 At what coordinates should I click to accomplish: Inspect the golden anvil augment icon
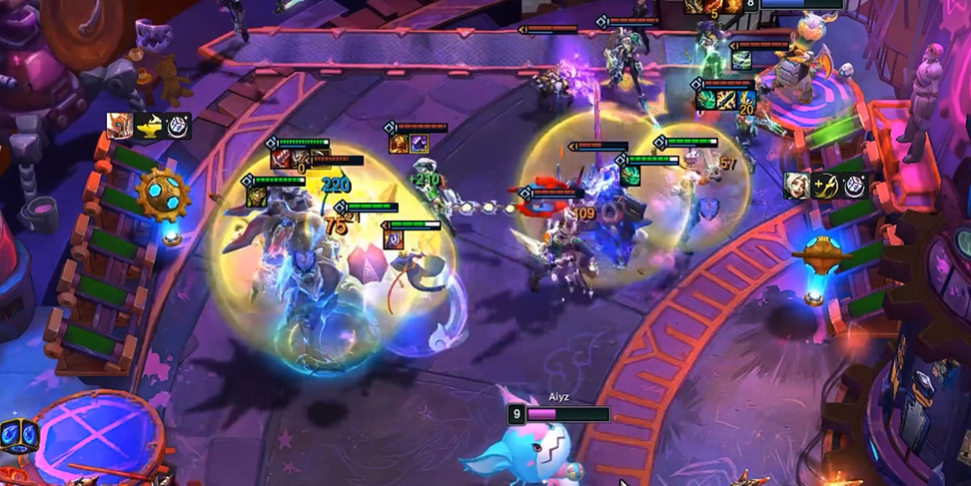point(149,125)
